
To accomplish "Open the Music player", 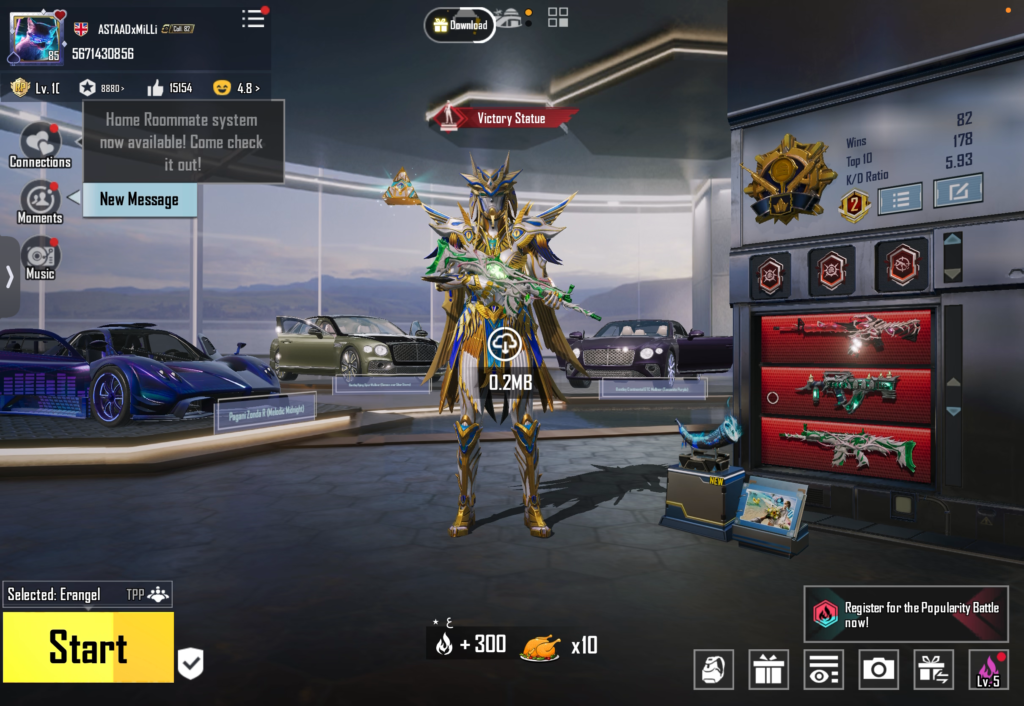I will (40, 258).
